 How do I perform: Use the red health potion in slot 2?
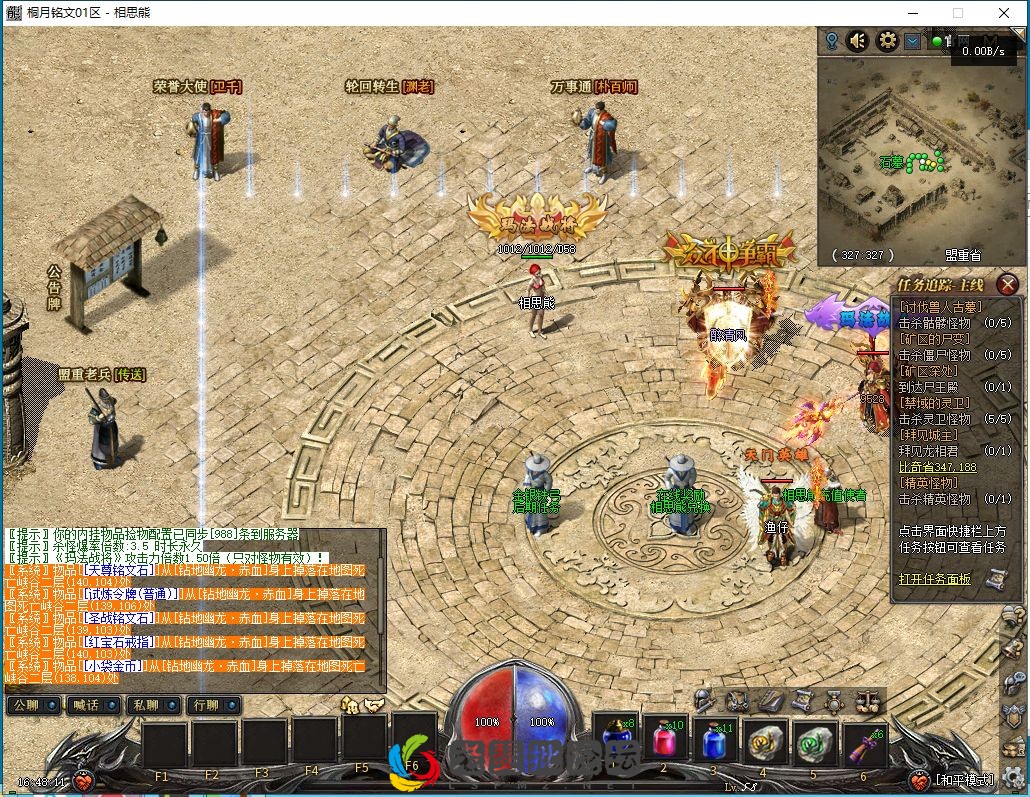point(663,742)
